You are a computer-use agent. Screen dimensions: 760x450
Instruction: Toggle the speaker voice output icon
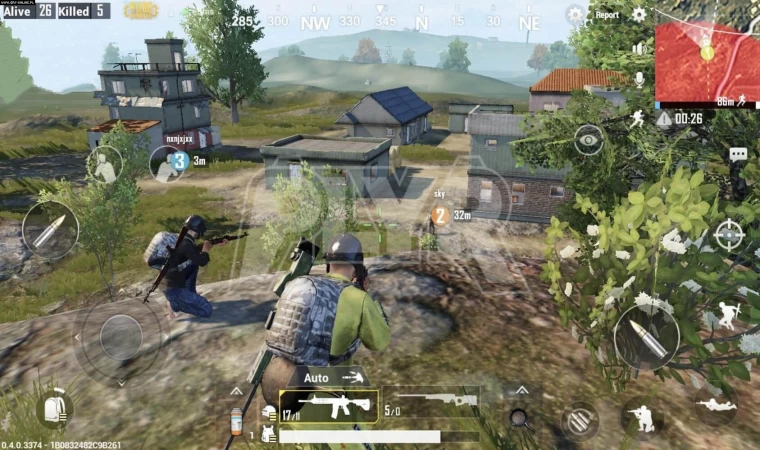tap(639, 47)
